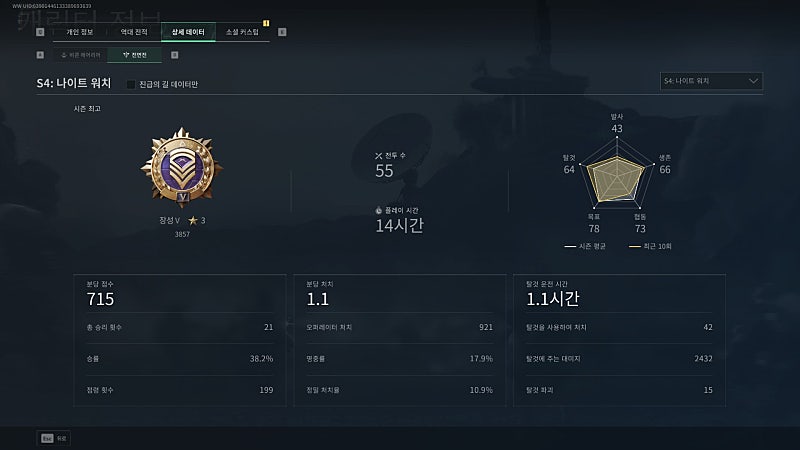Switch to the 비콘 에어리어 sub-tab
The height and width of the screenshot is (450, 800).
click(80, 55)
